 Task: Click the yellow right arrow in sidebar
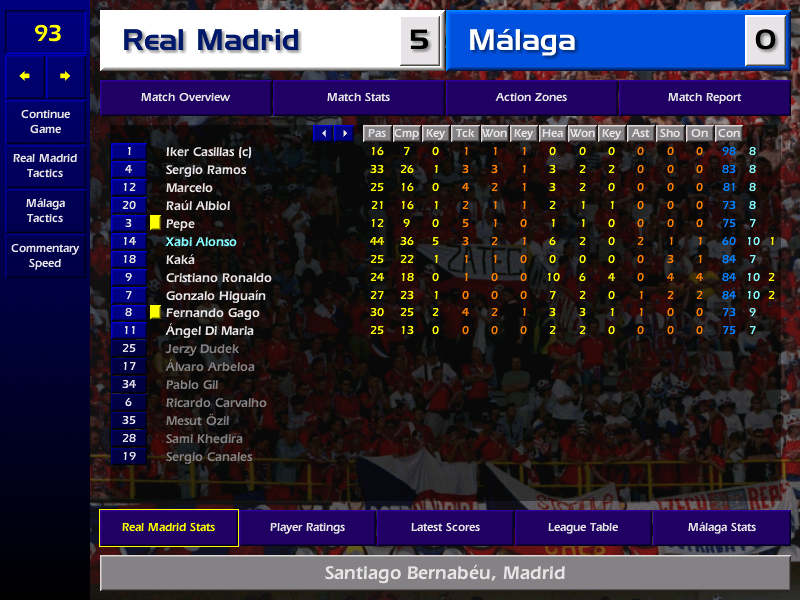click(66, 76)
